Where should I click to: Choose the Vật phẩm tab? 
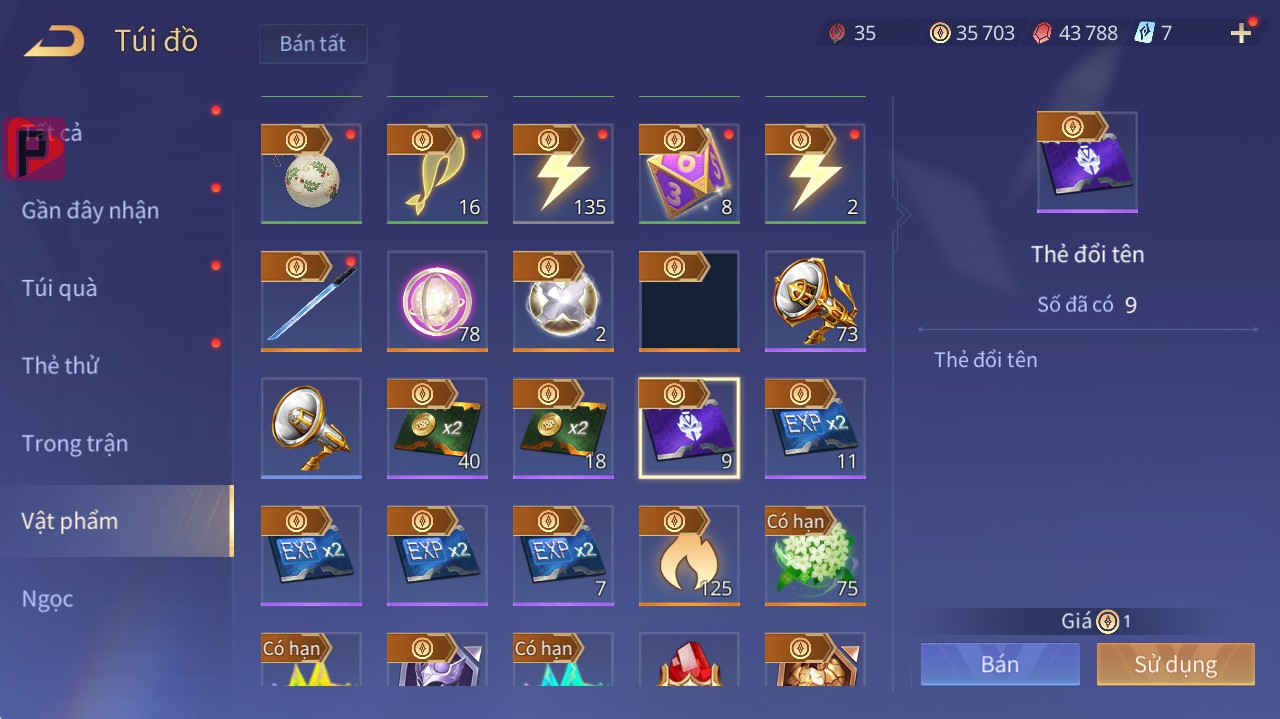pos(70,521)
